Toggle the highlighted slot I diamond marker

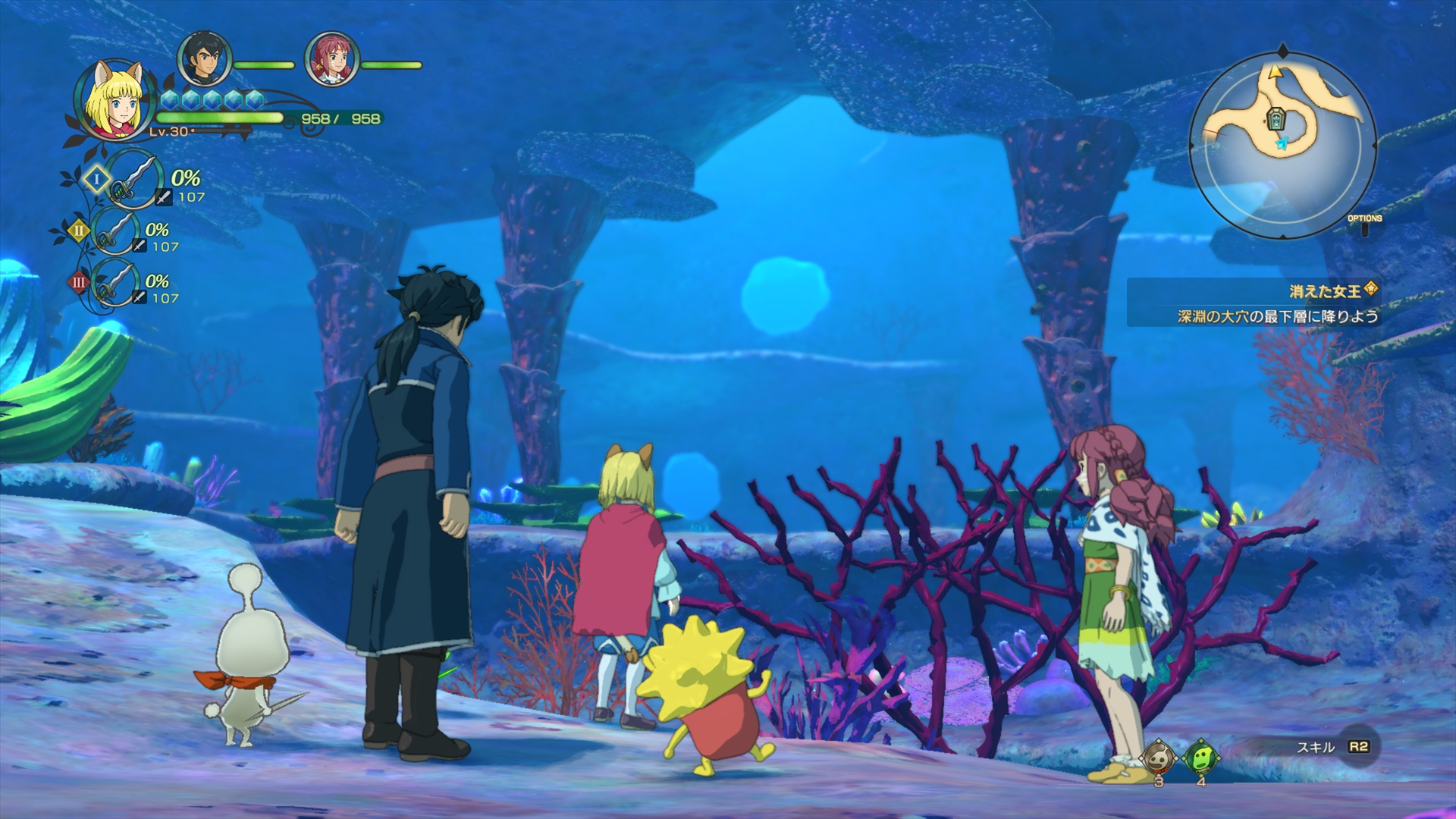click(98, 180)
